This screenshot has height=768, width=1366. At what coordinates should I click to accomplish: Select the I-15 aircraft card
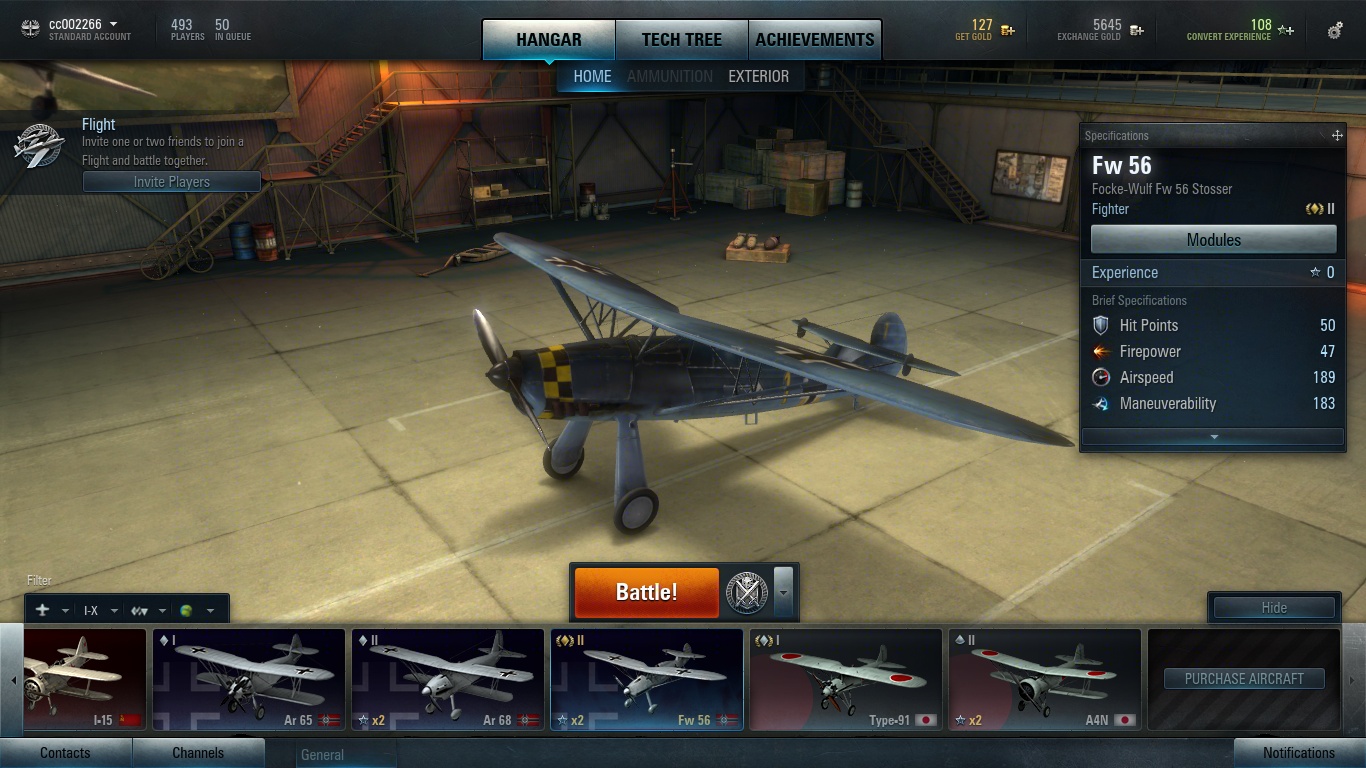[x=85, y=679]
